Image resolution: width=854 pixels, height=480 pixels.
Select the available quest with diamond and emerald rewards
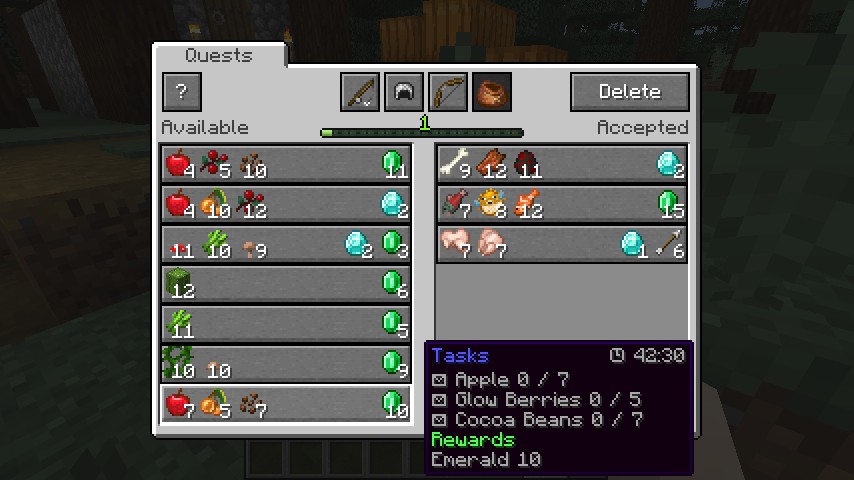[x=285, y=244]
